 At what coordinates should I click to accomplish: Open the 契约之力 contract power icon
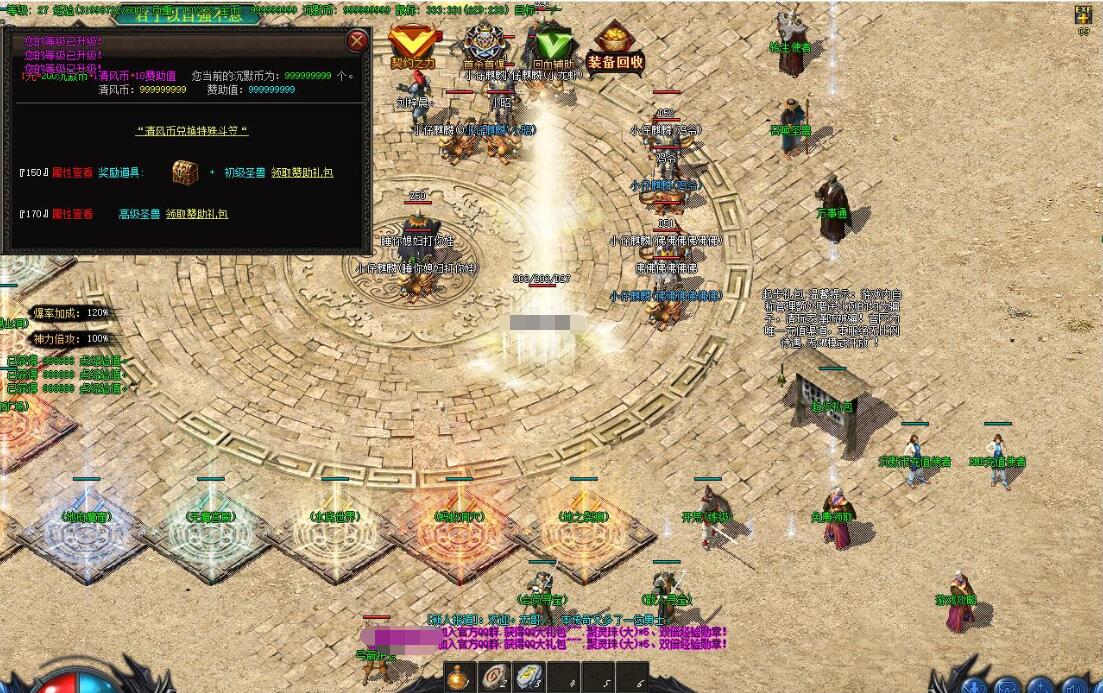click(x=412, y=47)
